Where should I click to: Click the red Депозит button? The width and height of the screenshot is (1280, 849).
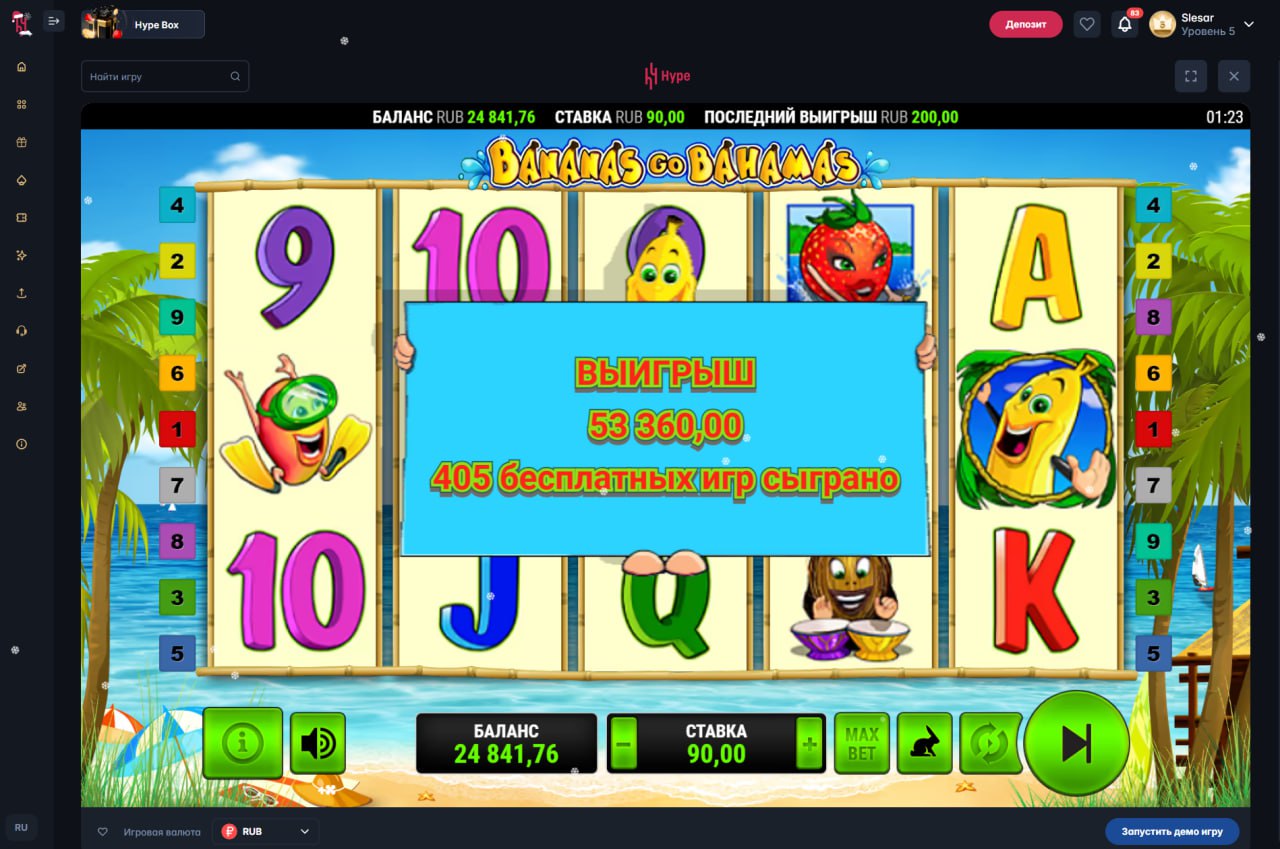1025,24
